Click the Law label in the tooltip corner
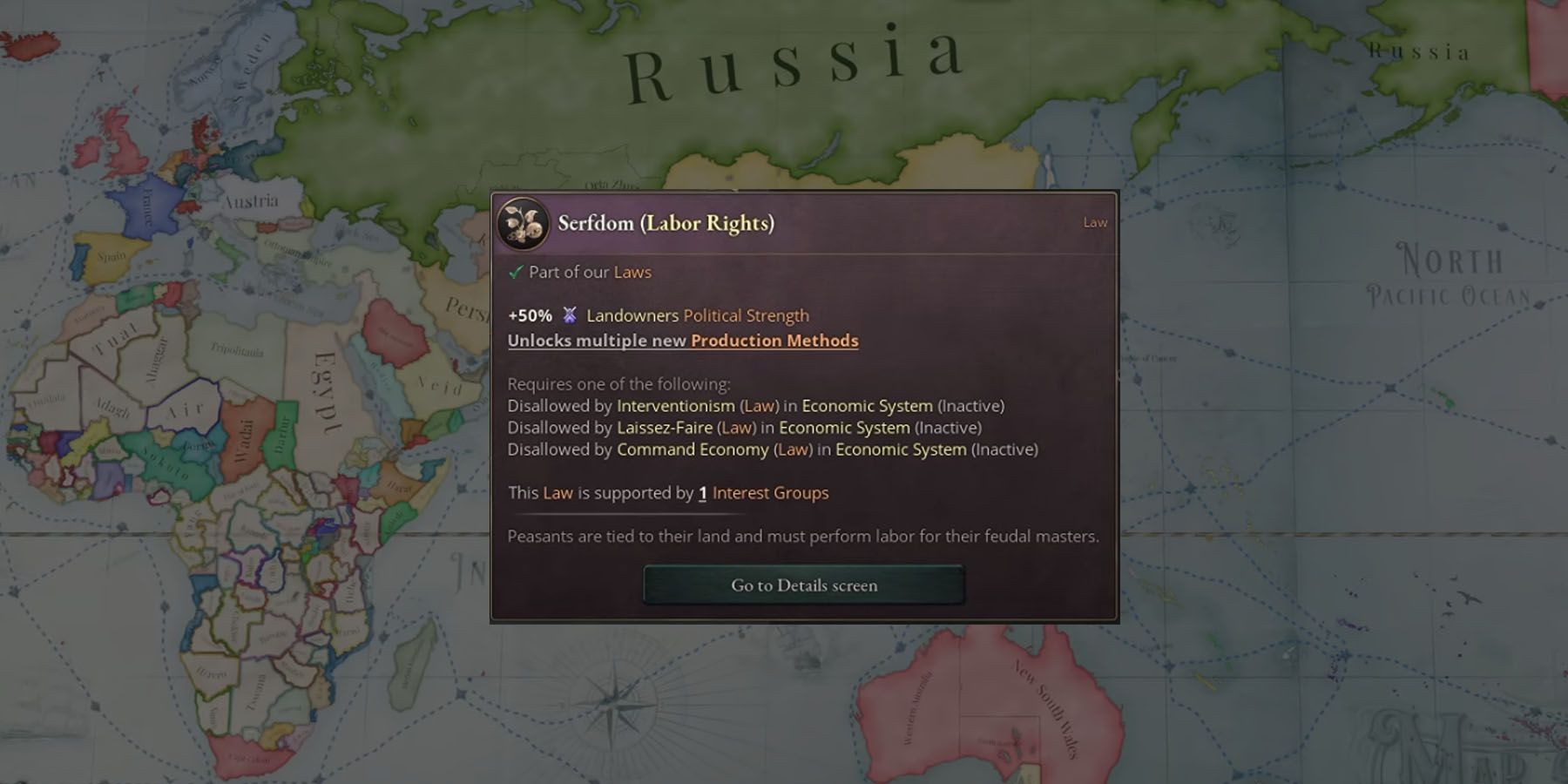The image size is (1568, 784). pos(1095,223)
